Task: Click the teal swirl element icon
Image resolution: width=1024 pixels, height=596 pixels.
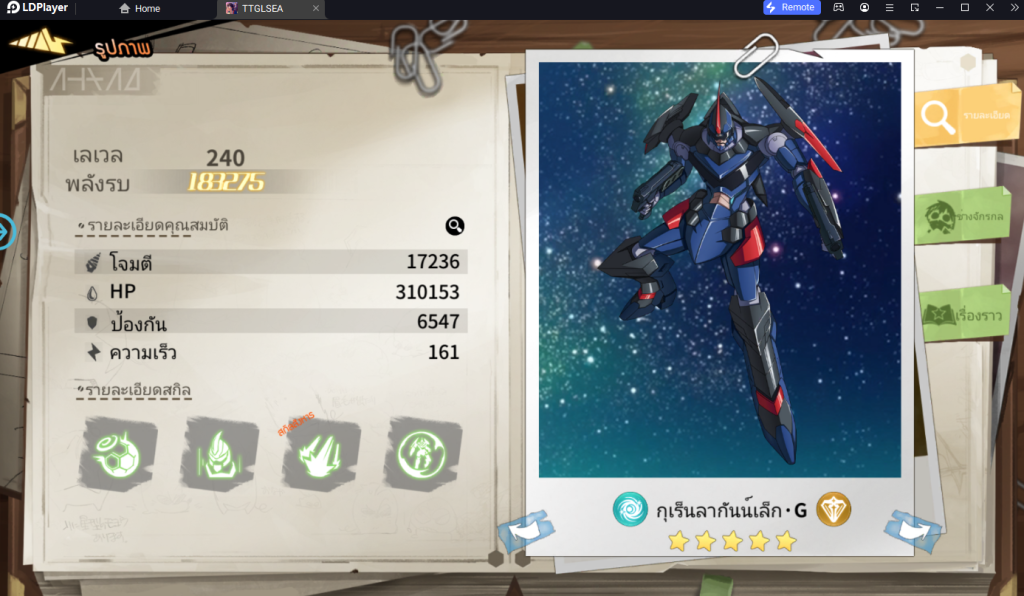Action: tap(631, 510)
